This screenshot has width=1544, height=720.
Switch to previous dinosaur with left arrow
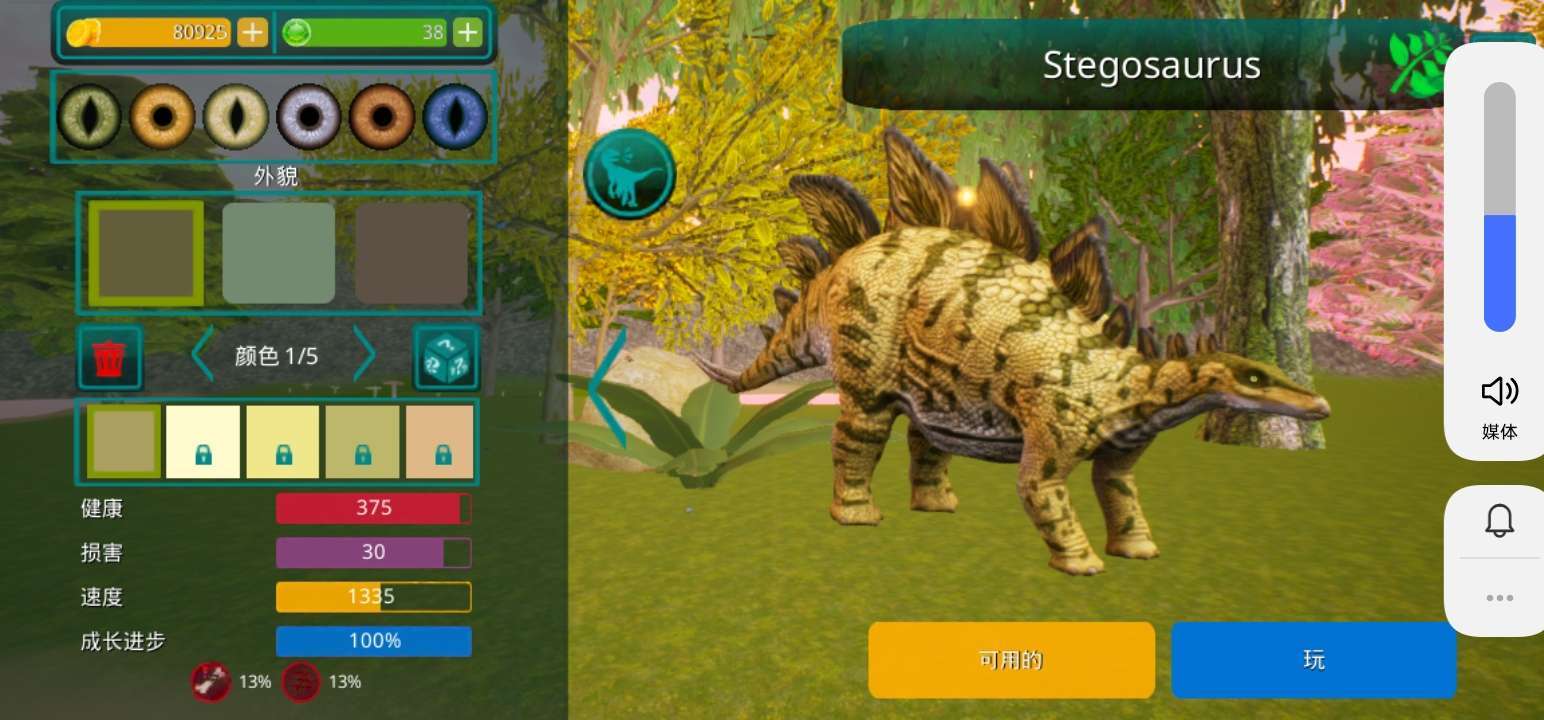coord(606,387)
